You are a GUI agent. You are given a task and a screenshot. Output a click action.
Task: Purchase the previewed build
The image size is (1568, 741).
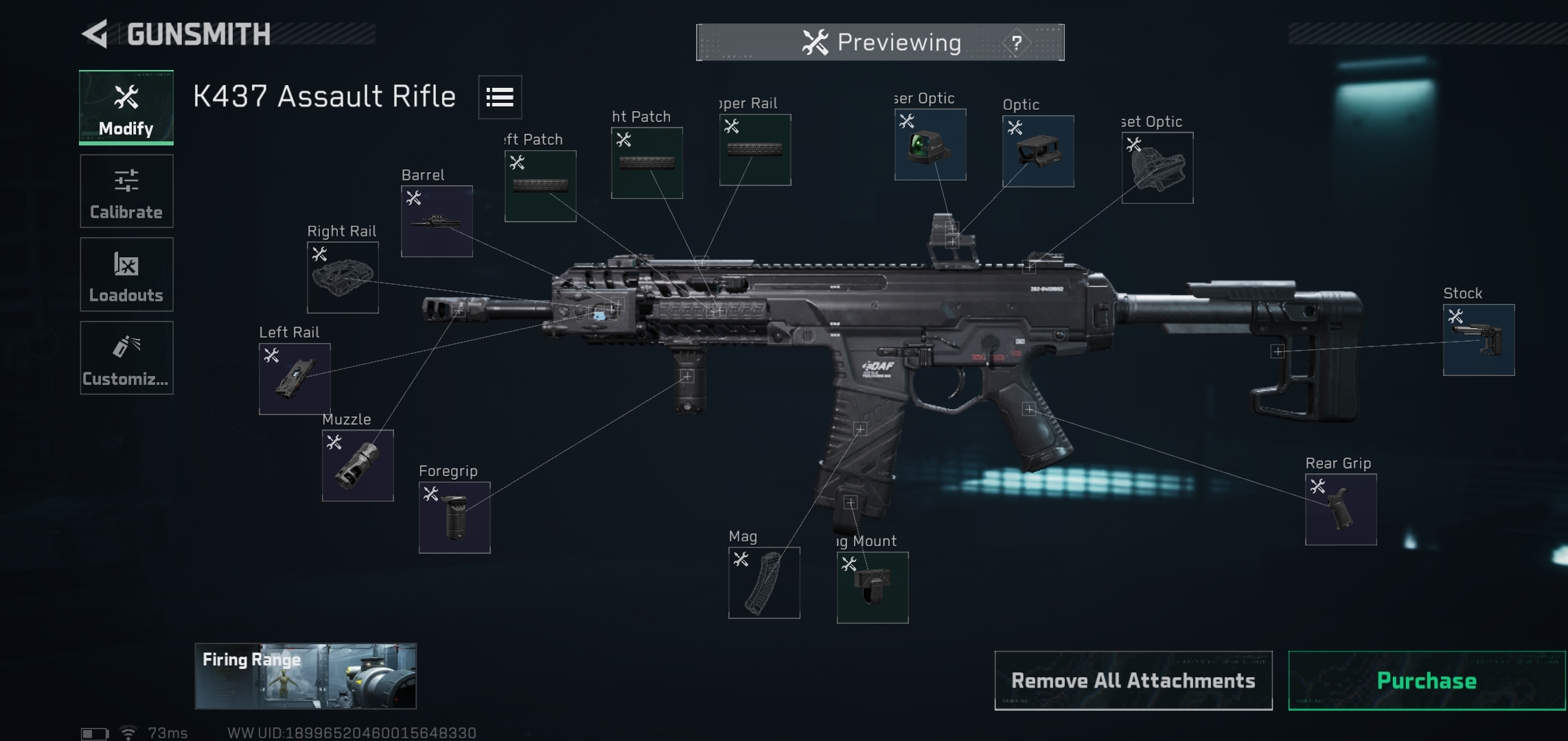click(1427, 681)
